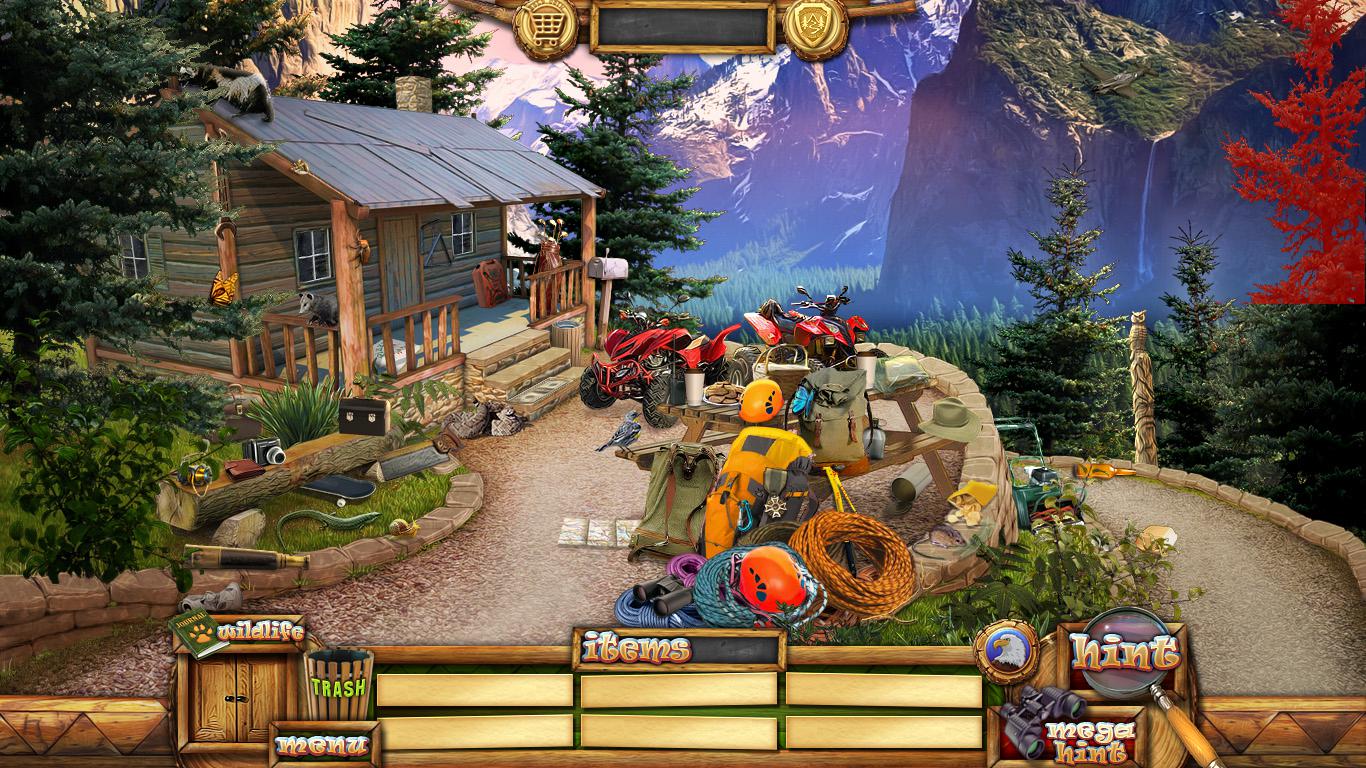Open the menu
The image size is (1366, 768).
pos(322,744)
